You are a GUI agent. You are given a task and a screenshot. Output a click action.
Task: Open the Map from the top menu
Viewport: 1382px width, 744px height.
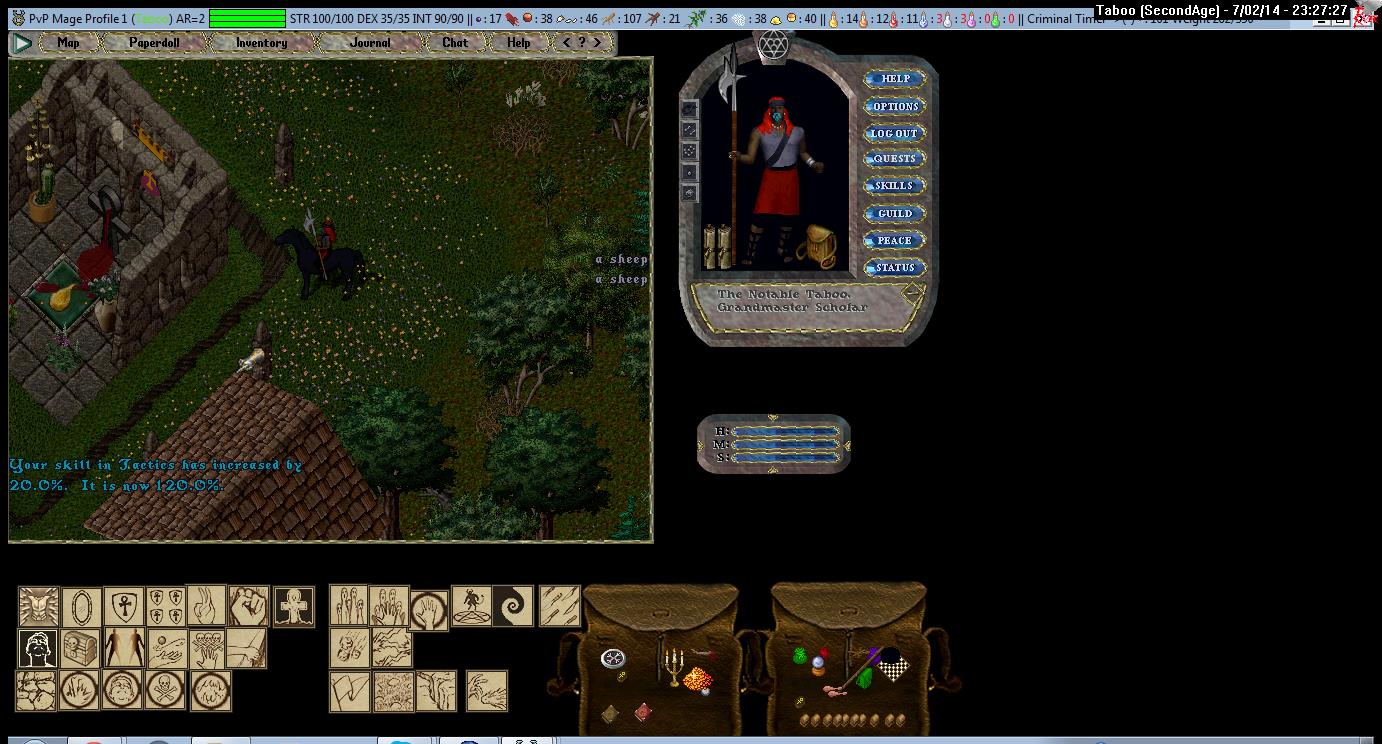pyautogui.click(x=68, y=43)
